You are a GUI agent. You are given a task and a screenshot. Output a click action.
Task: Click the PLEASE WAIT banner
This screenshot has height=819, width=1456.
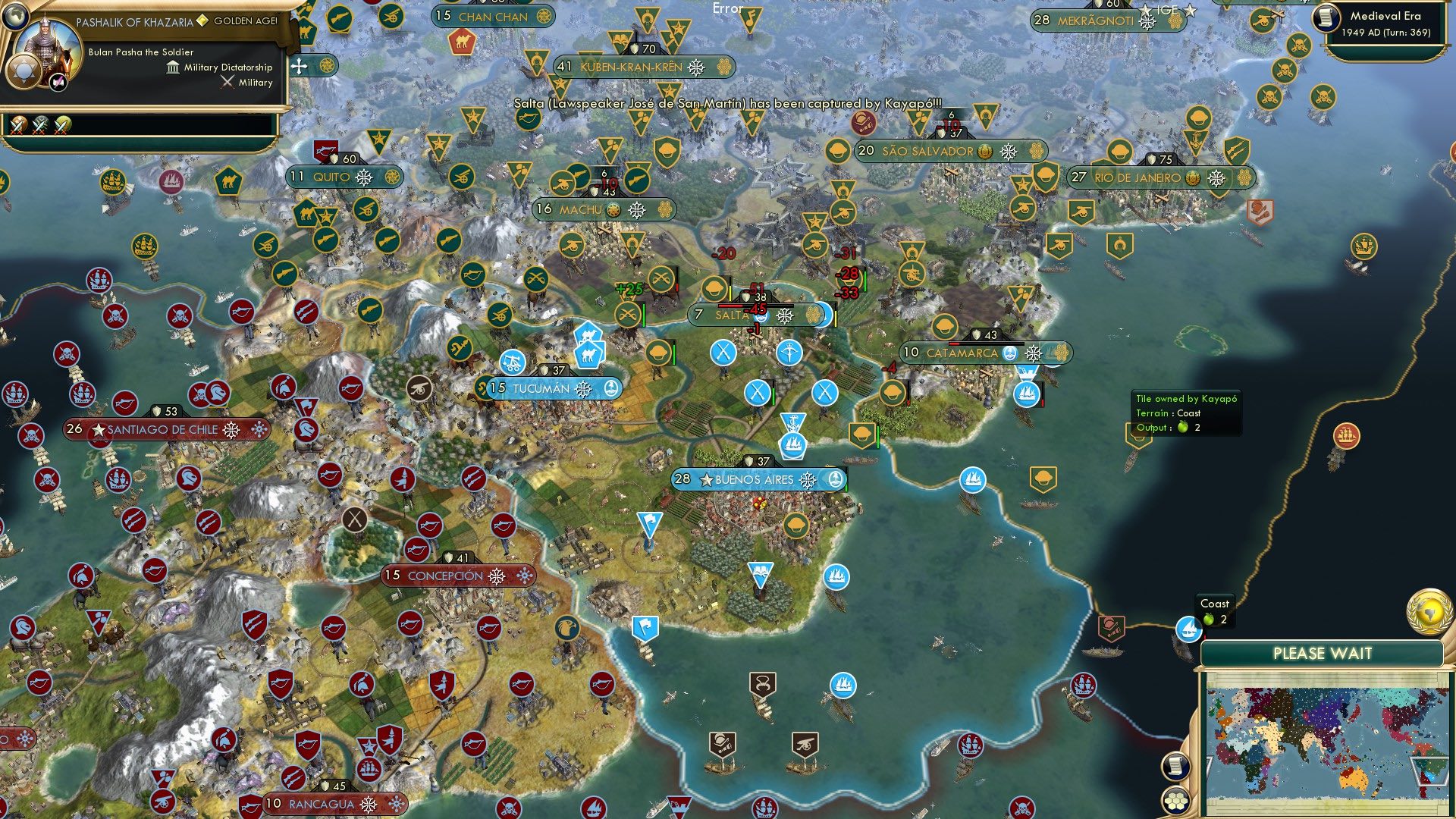(x=1323, y=653)
